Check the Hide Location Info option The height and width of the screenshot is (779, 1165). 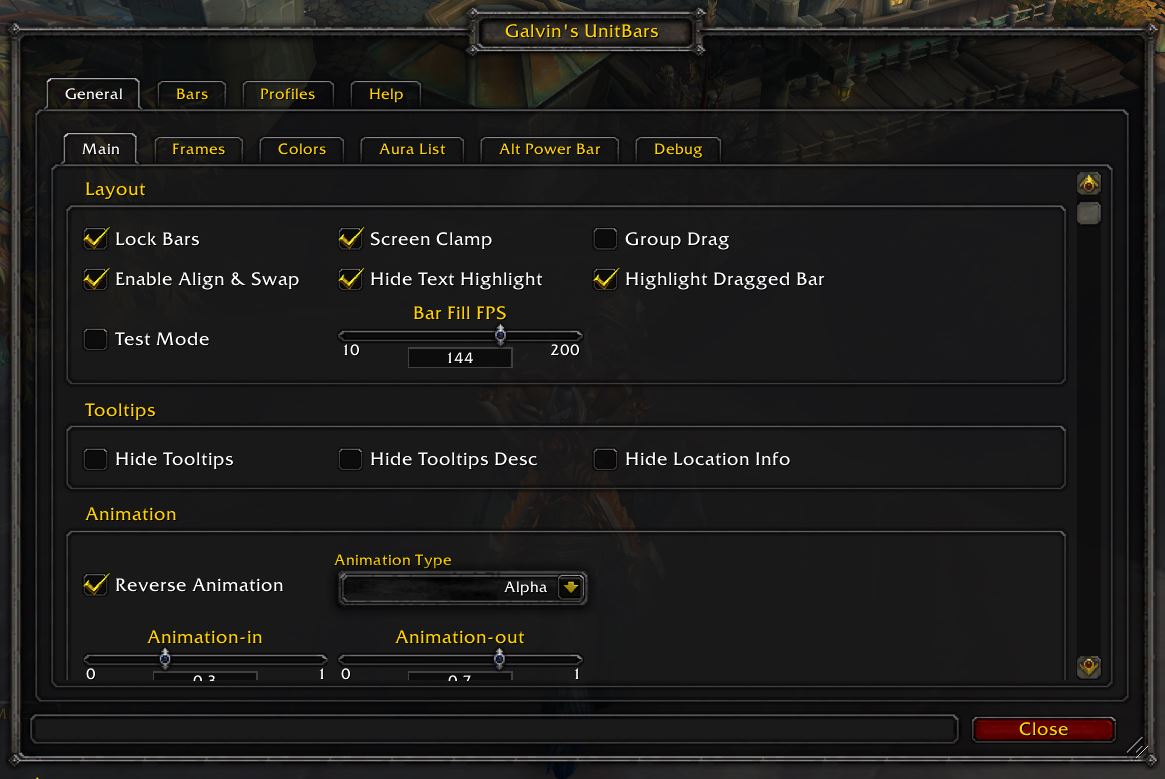tap(605, 459)
